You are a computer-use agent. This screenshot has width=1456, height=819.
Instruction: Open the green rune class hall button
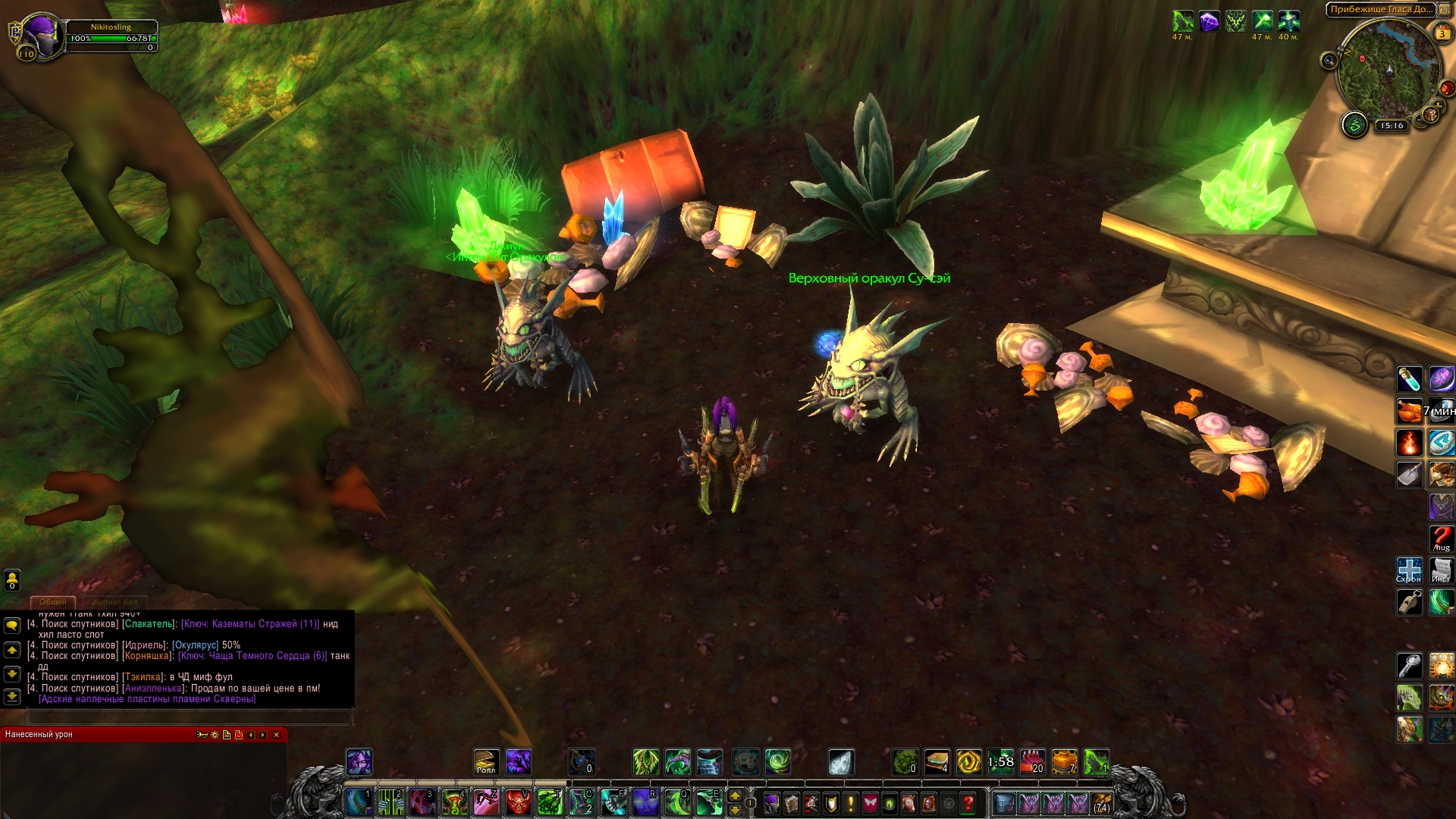coord(1354,124)
